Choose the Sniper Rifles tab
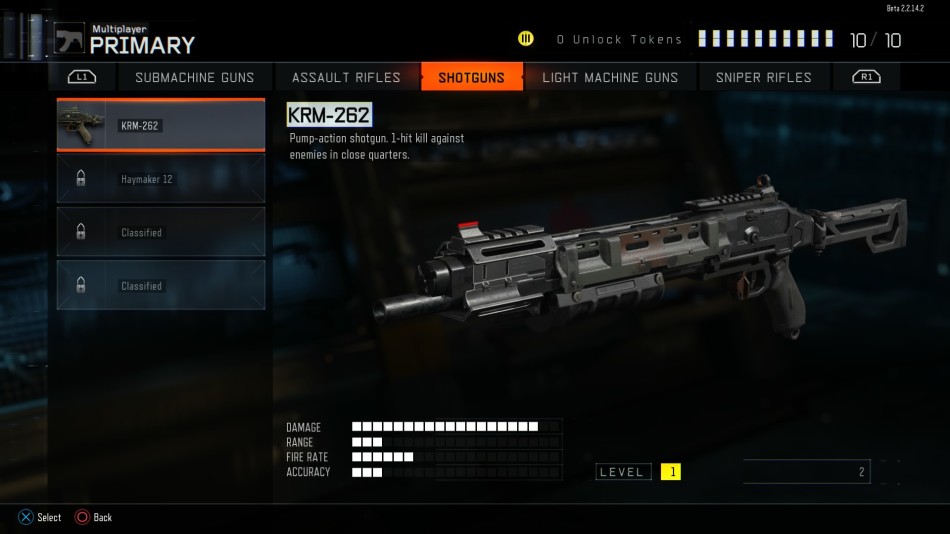 pyautogui.click(x=764, y=77)
